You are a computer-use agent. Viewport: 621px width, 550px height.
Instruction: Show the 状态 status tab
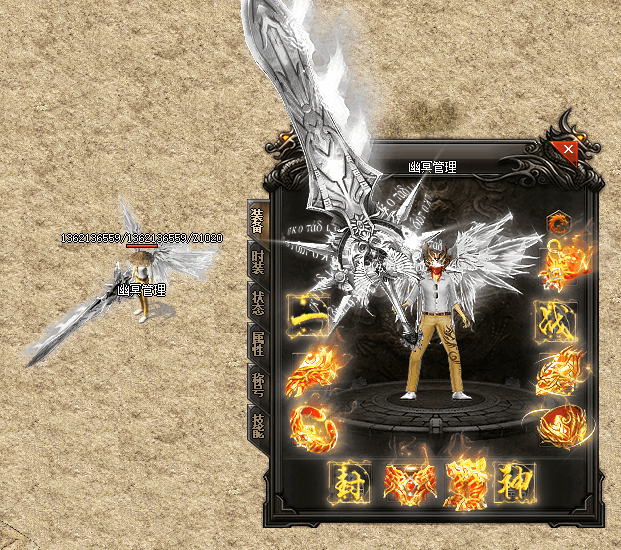[257, 302]
